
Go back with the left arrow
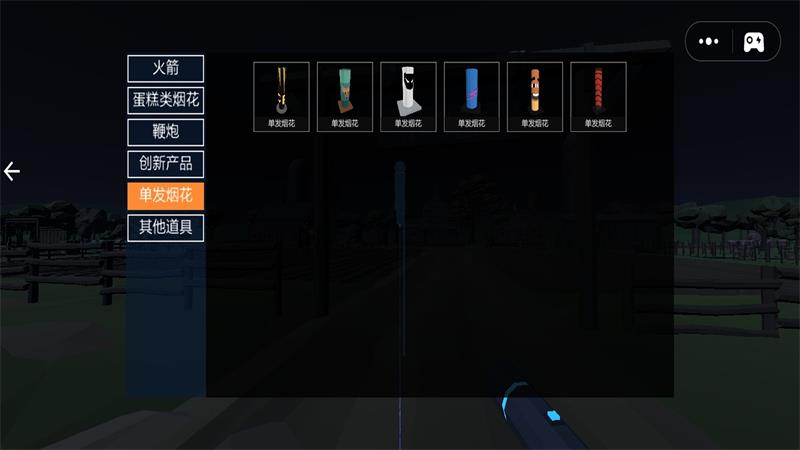click(12, 171)
